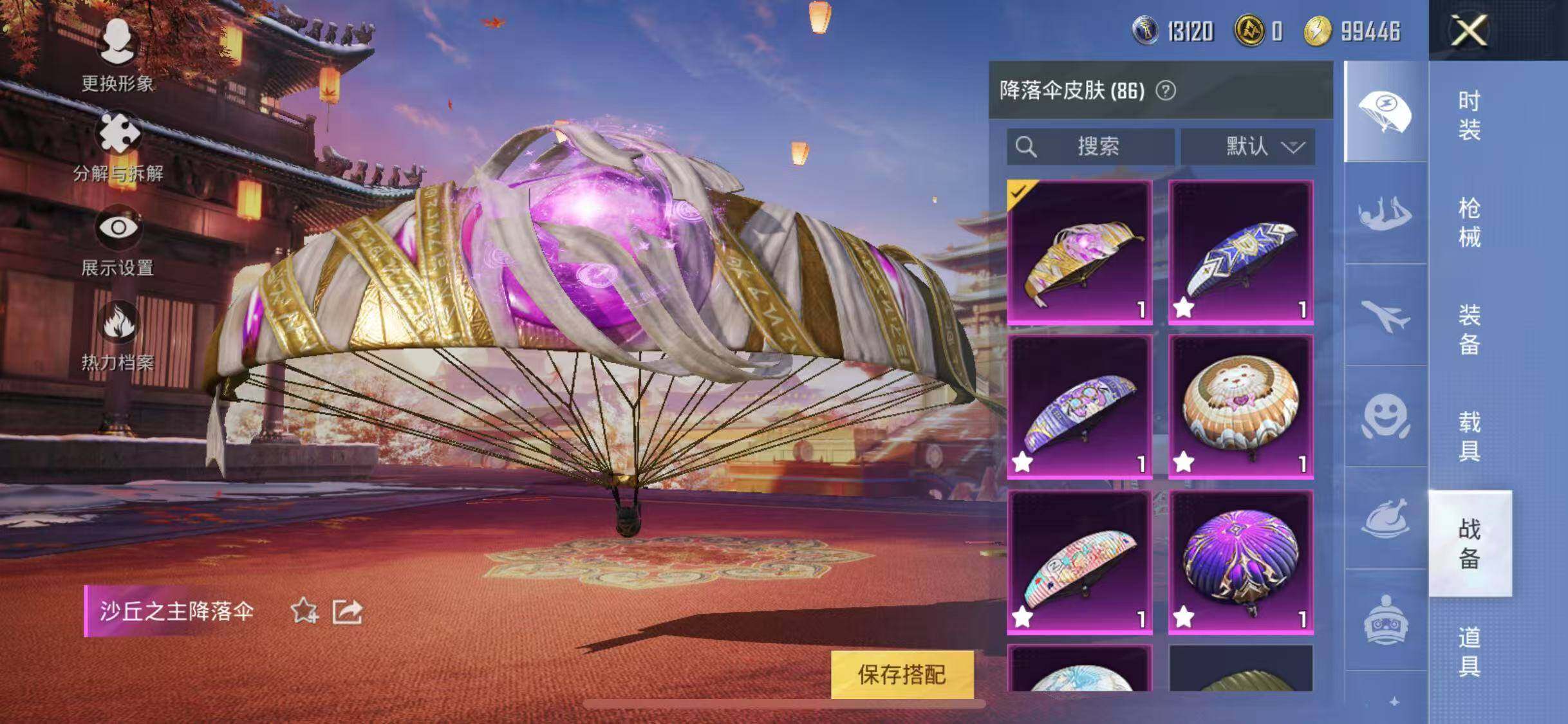The image size is (1568, 724).
Task: Switch to the 载具 tab
Action: [1469, 436]
